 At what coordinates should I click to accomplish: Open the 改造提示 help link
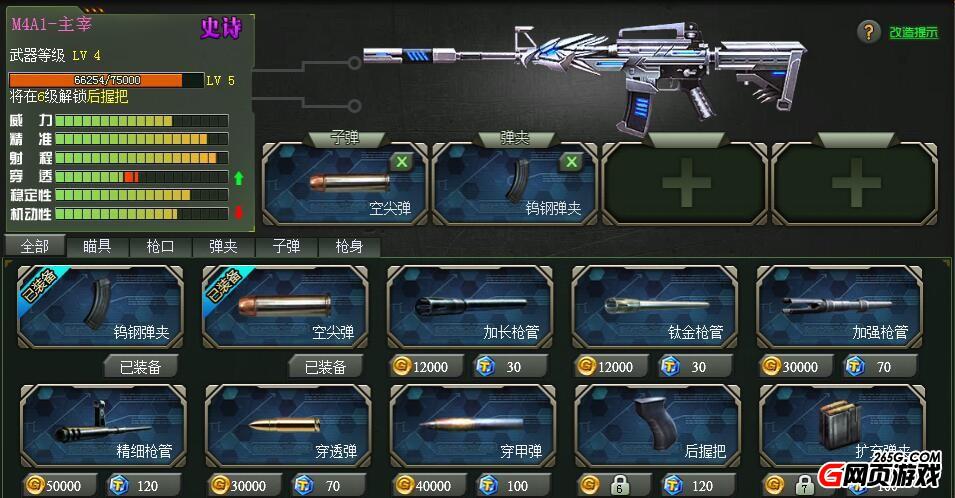pyautogui.click(x=914, y=32)
